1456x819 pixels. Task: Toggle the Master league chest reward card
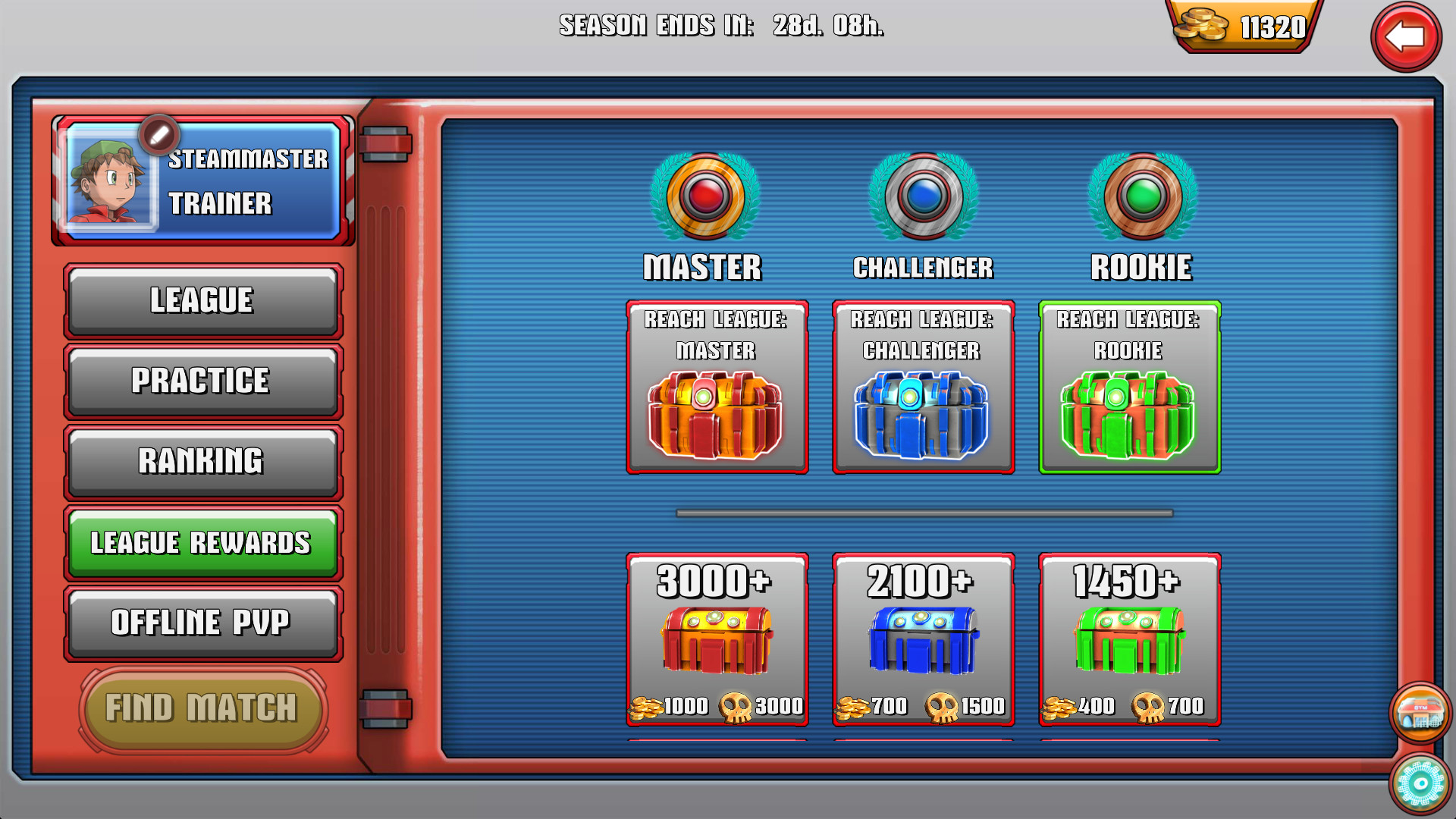click(x=717, y=387)
